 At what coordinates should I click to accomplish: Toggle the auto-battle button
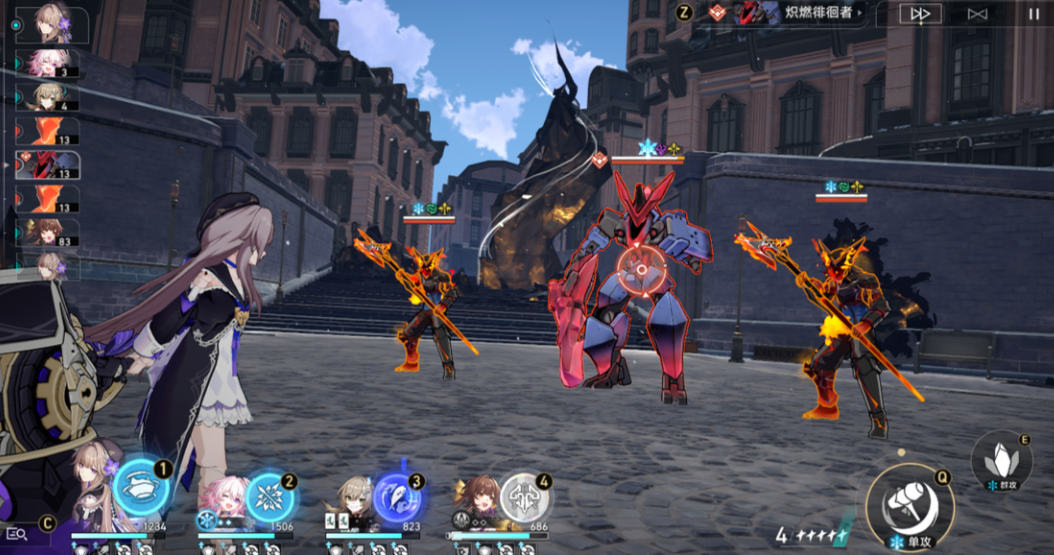[x=977, y=14]
